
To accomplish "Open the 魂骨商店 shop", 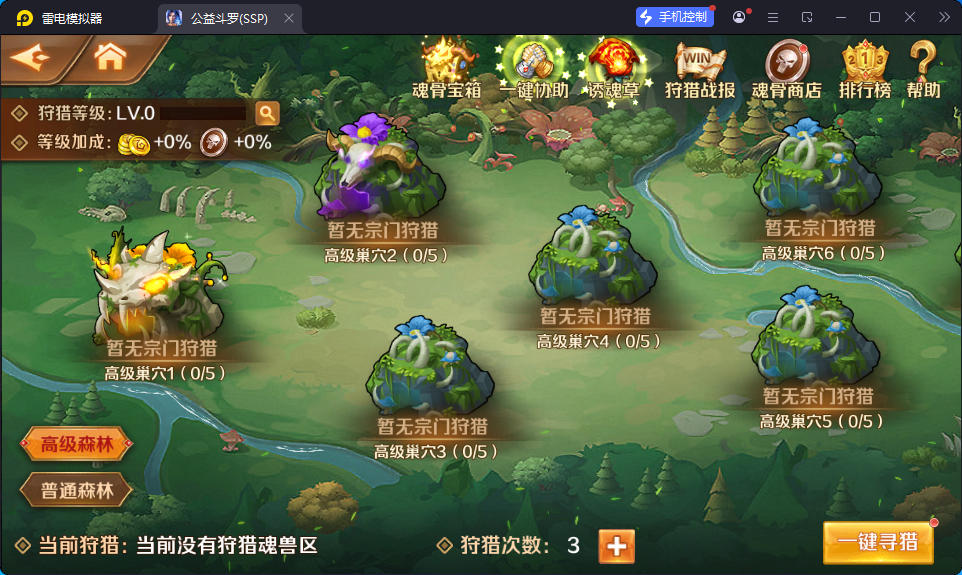I will coord(786,67).
